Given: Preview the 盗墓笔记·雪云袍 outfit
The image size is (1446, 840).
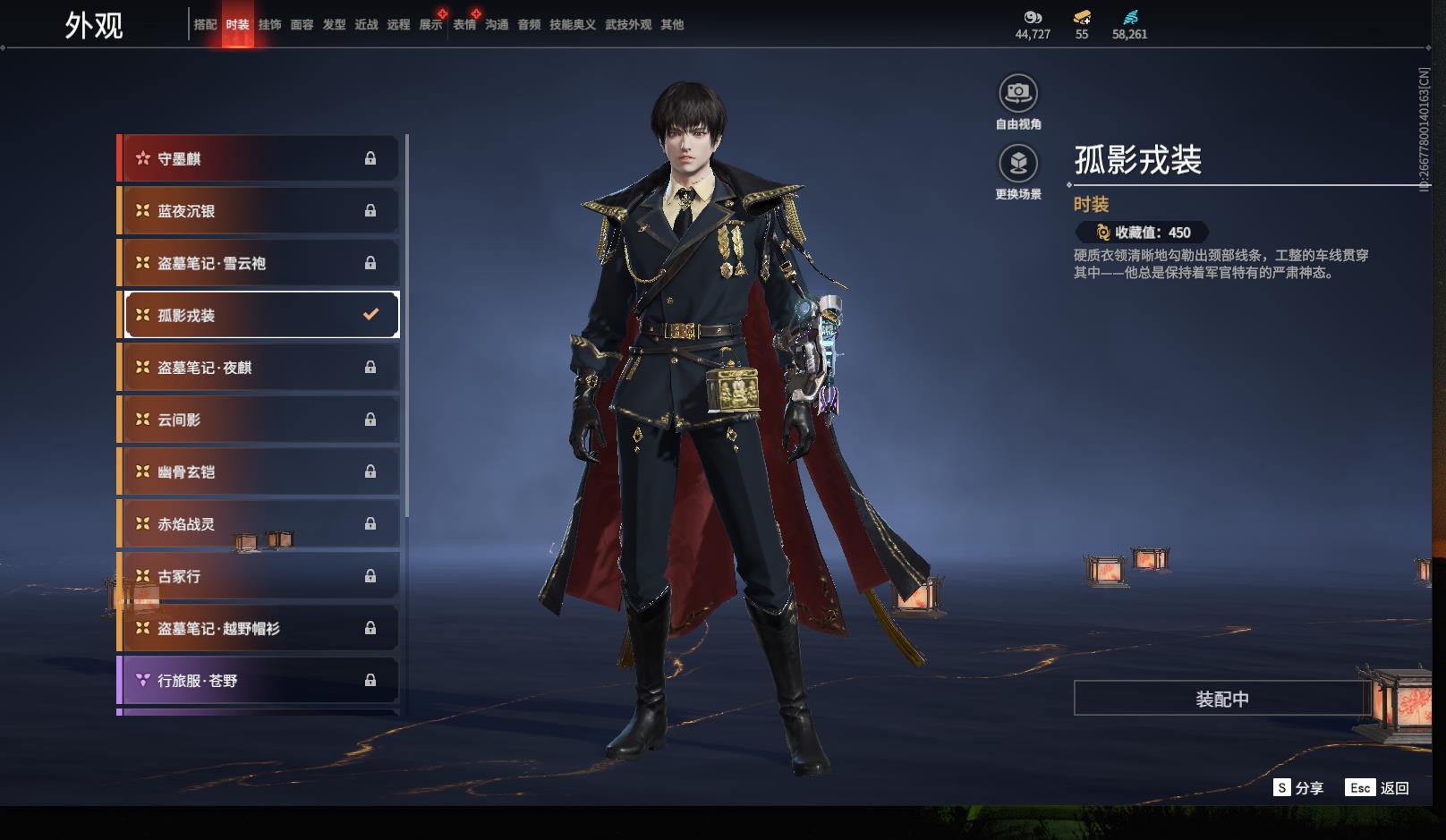Looking at the screenshot, I should tap(259, 263).
